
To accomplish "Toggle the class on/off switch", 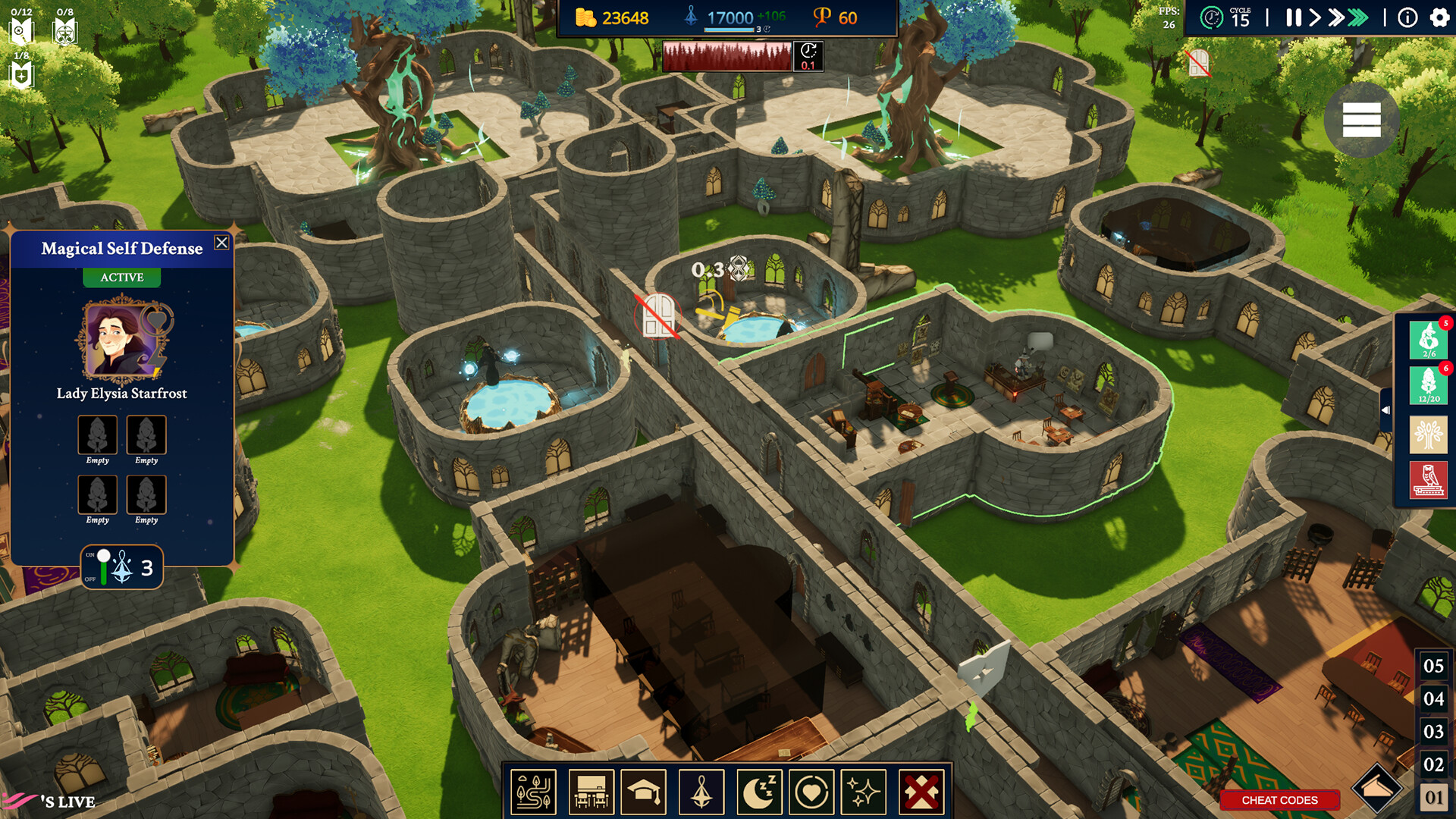I will (102, 567).
